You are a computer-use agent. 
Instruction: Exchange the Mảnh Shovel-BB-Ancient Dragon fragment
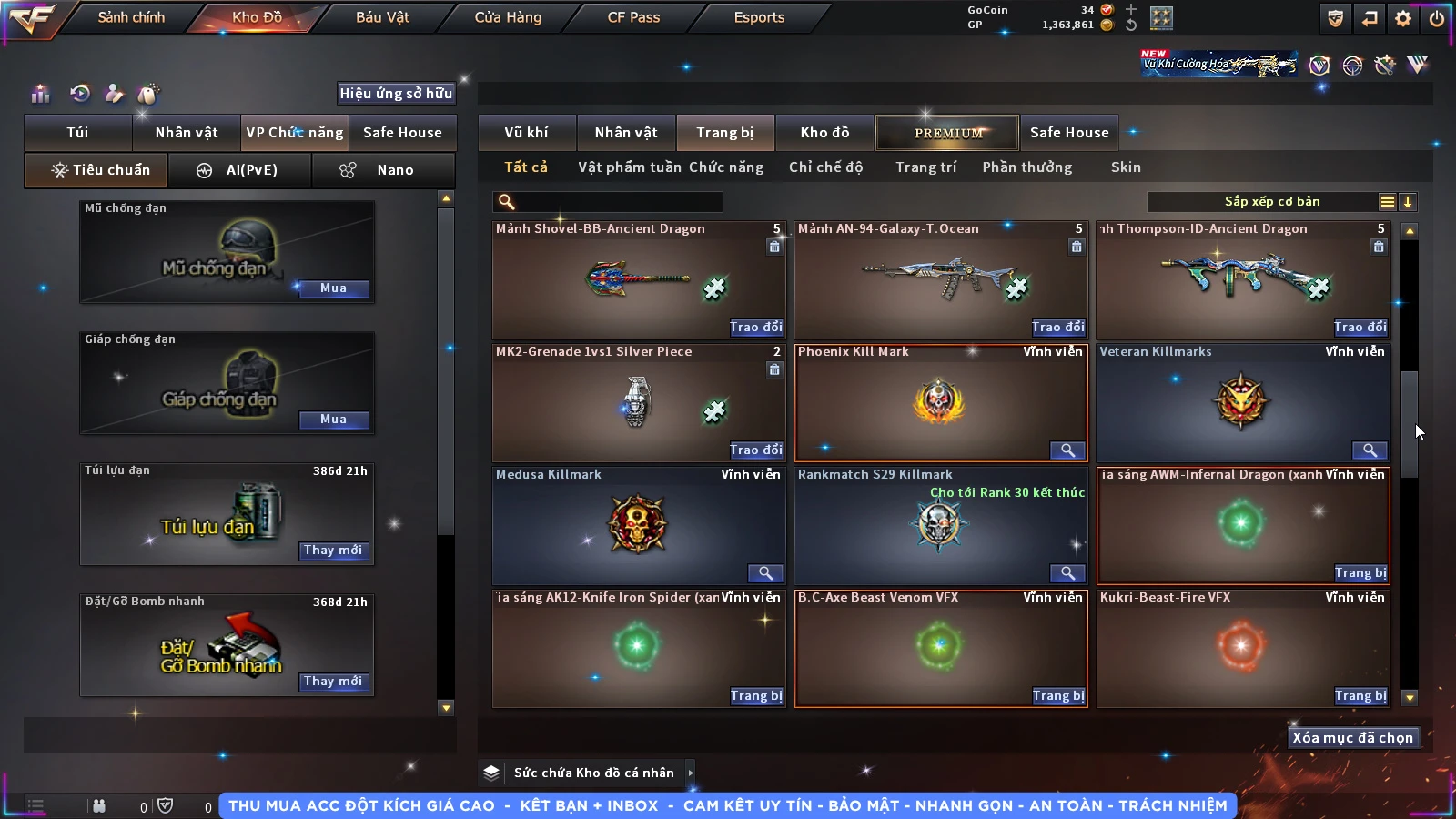[x=755, y=327]
